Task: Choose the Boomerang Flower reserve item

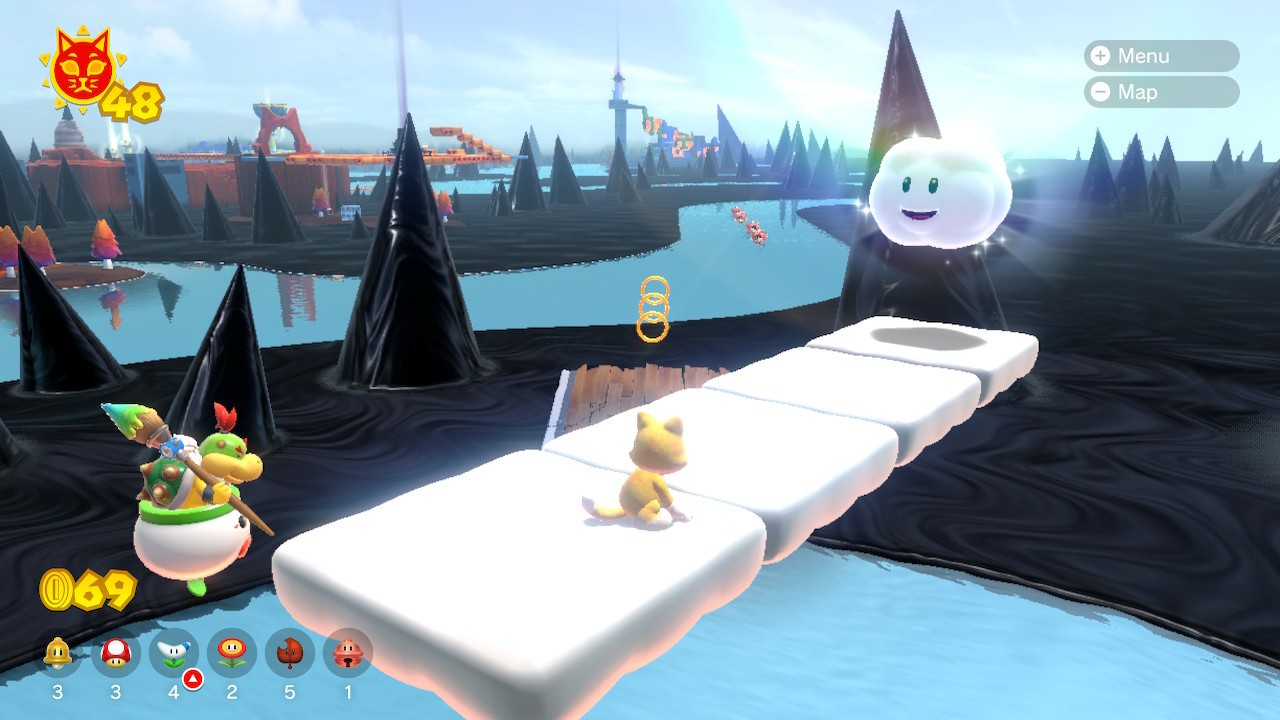Action: tap(174, 654)
